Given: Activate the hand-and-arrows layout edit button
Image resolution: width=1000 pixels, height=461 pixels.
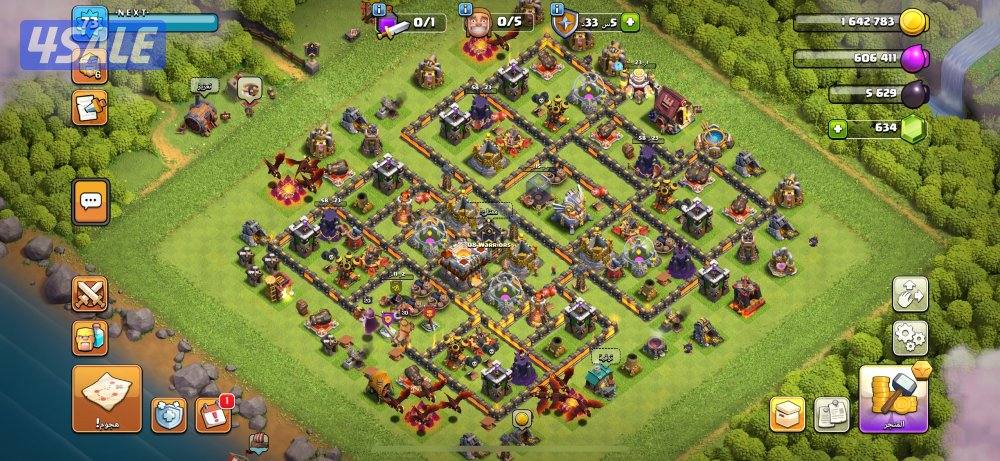Looking at the screenshot, I should coord(910,294).
